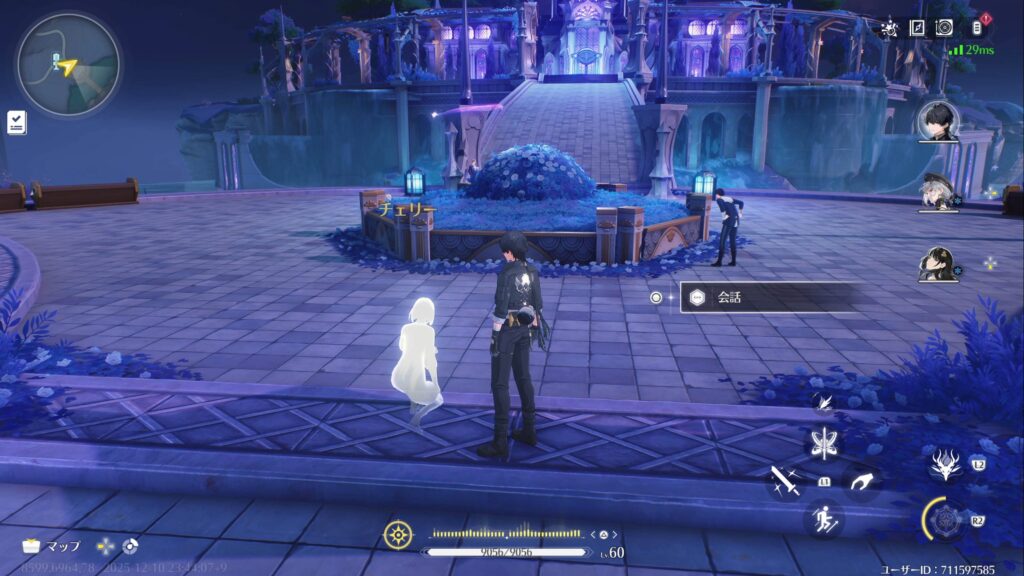Click the golden compass emblem by health bar
Viewport: 1024px width, 576px height.
(398, 535)
